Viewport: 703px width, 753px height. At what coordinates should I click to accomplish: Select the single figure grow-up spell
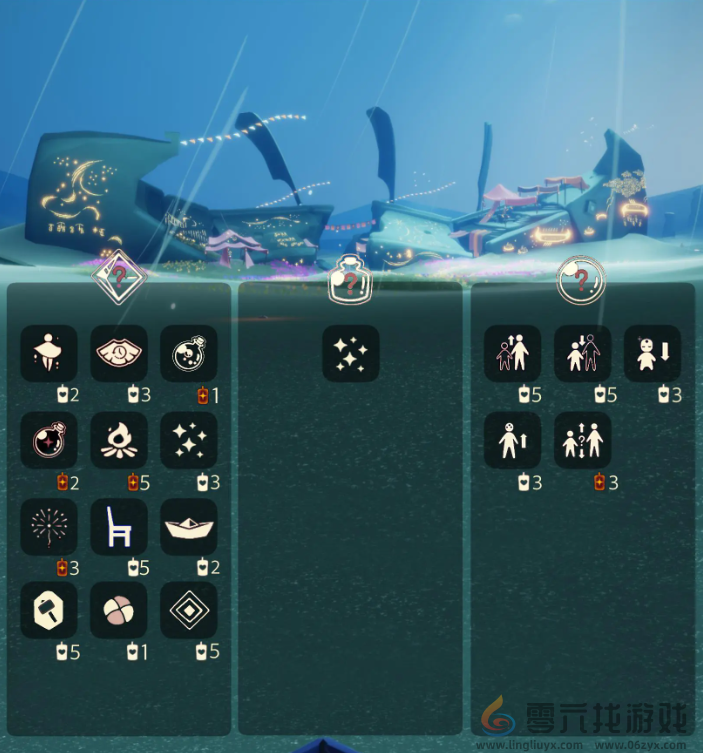point(512,440)
